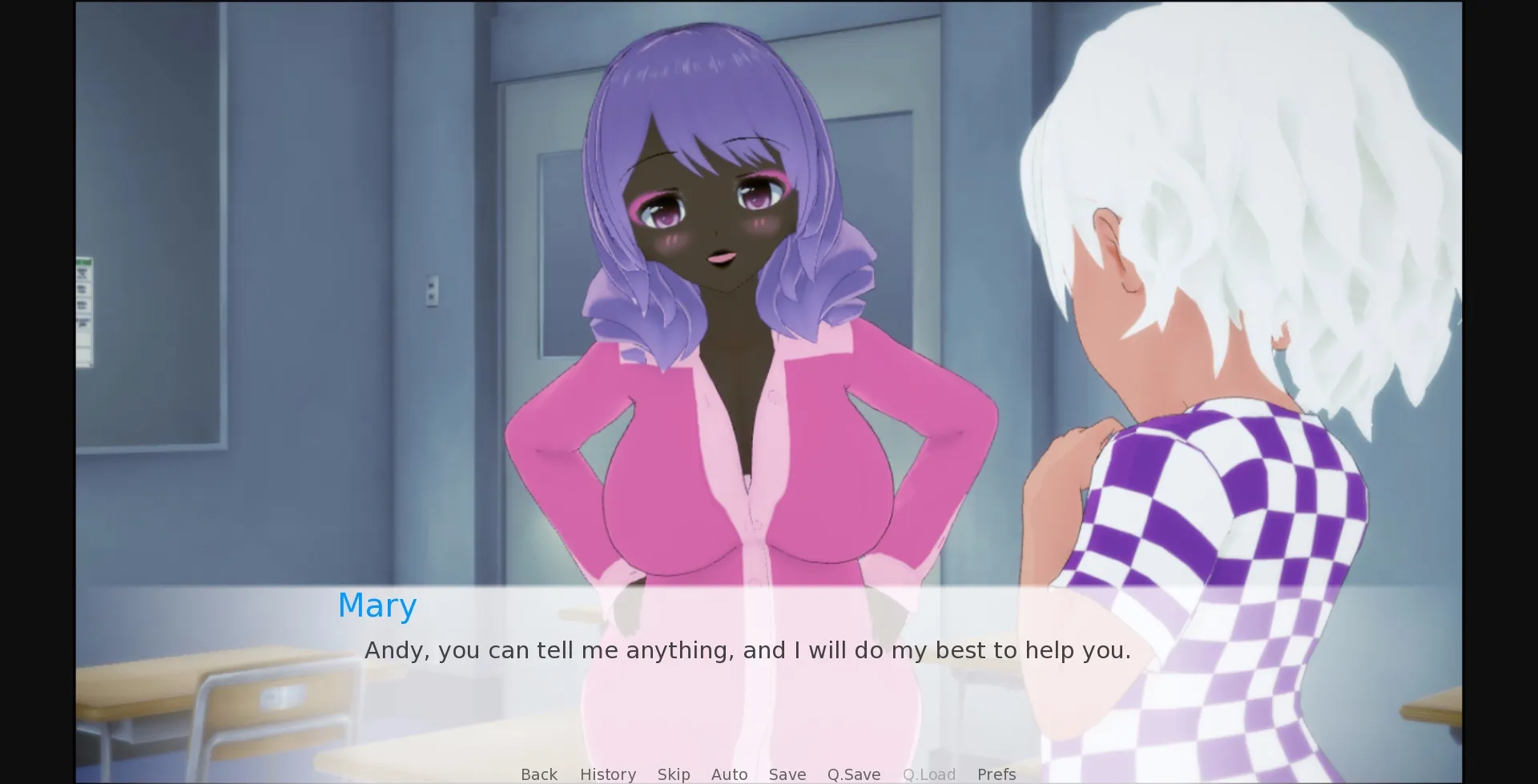Open Prefs to adjust text speed
The height and width of the screenshot is (784, 1538).
coord(996,774)
